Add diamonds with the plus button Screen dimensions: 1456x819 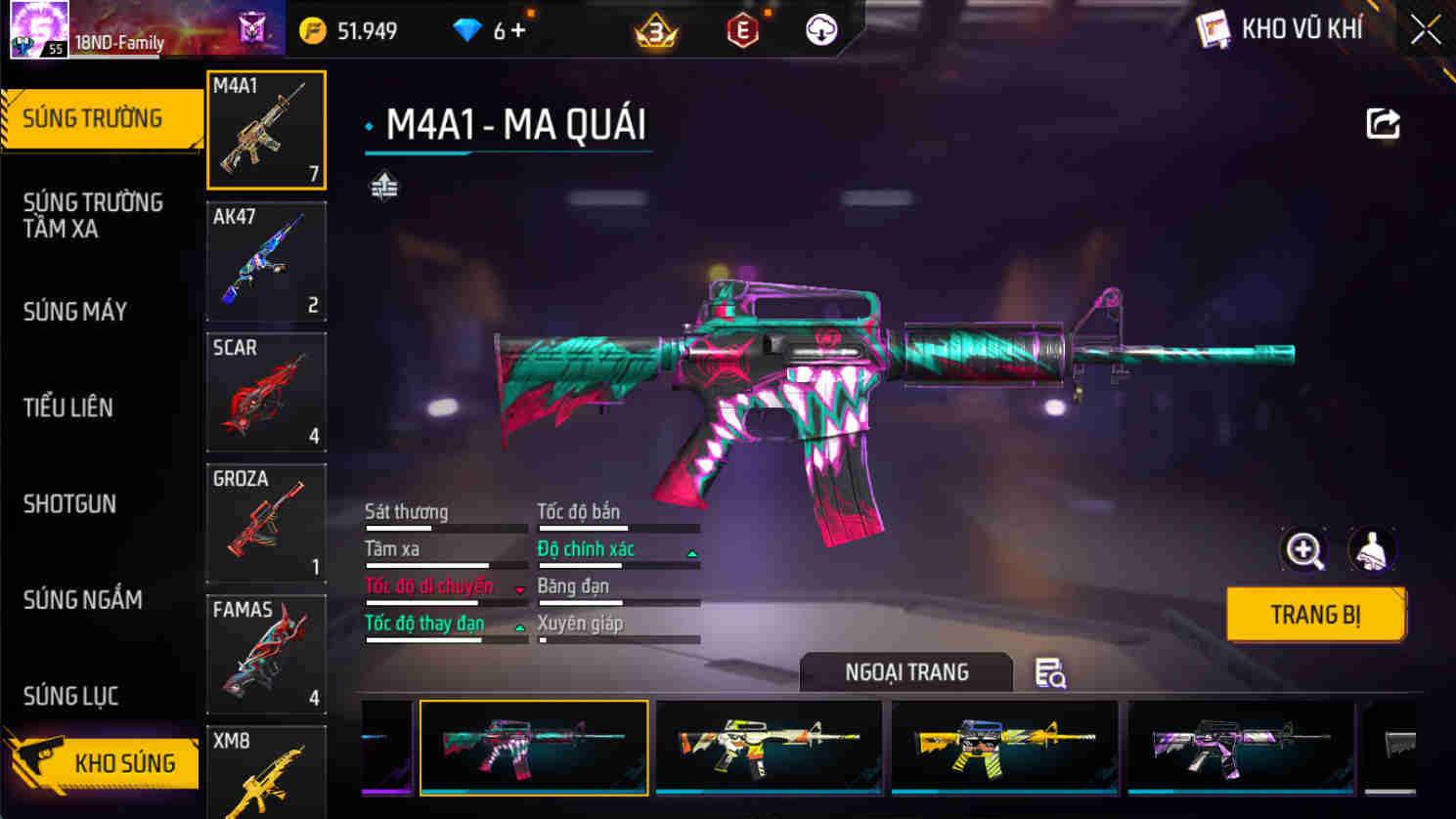pos(518,31)
